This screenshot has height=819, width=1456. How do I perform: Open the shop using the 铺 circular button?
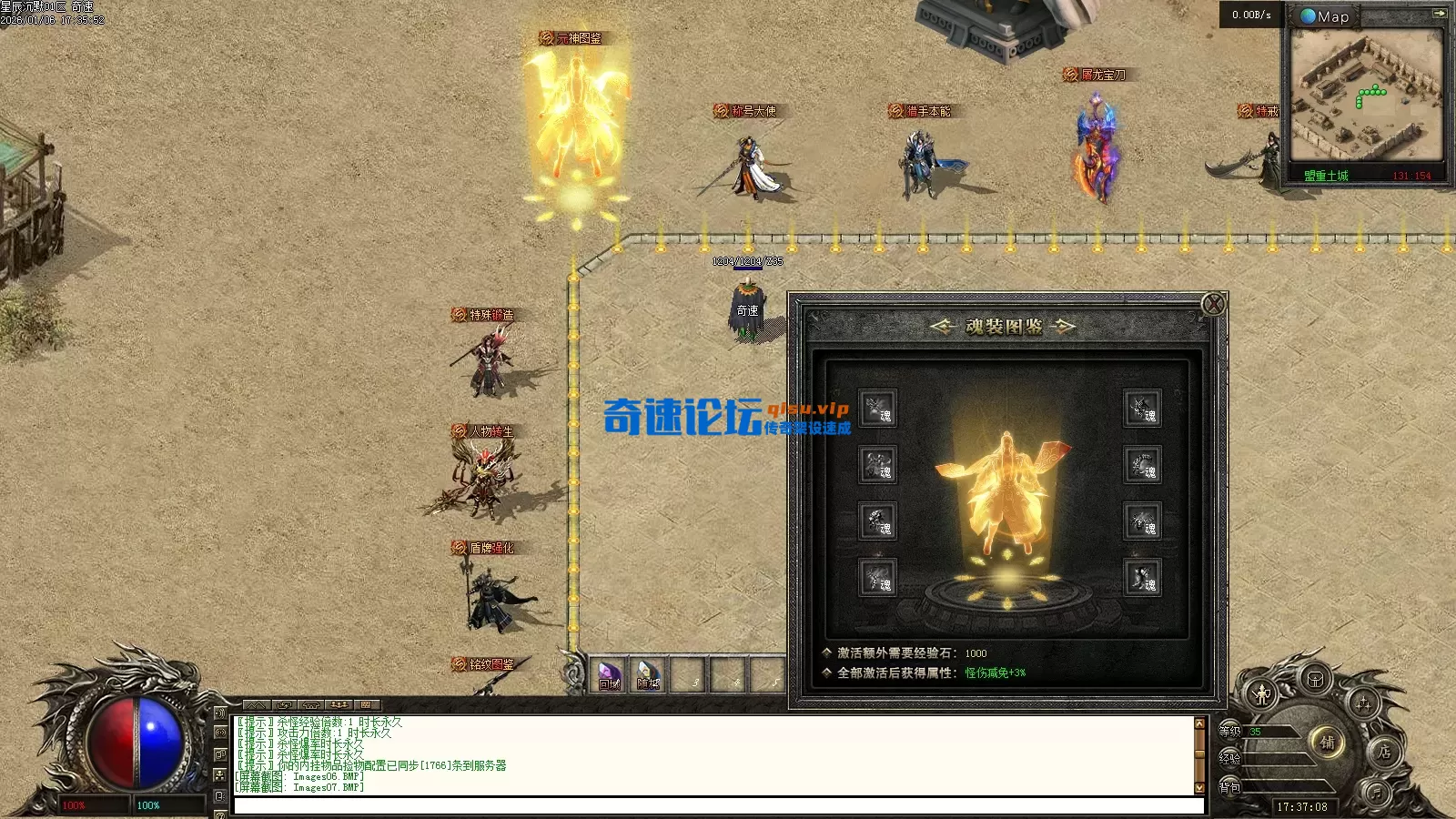pyautogui.click(x=1329, y=743)
